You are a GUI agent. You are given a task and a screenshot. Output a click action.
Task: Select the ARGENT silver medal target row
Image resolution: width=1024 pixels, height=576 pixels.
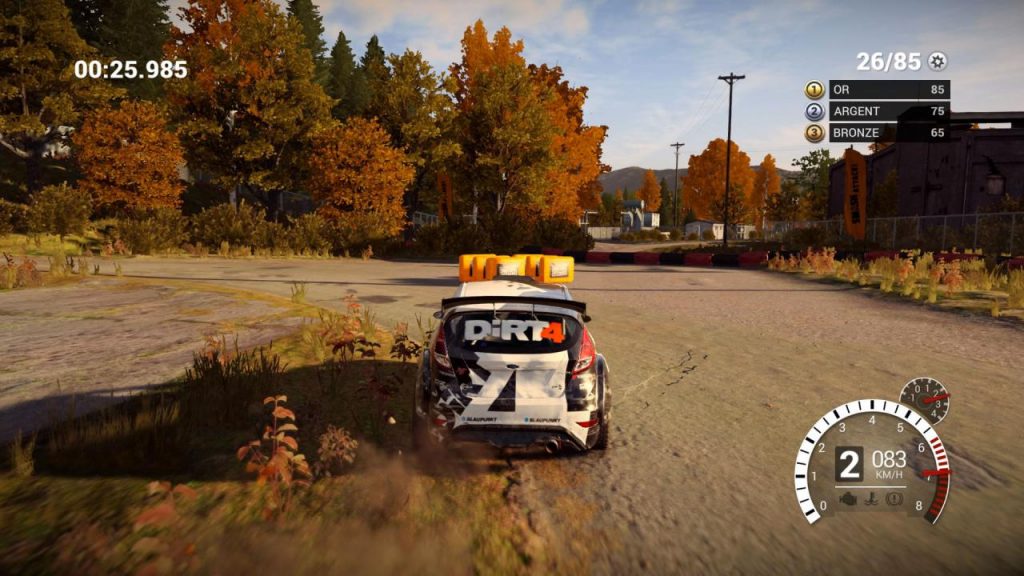877,111
